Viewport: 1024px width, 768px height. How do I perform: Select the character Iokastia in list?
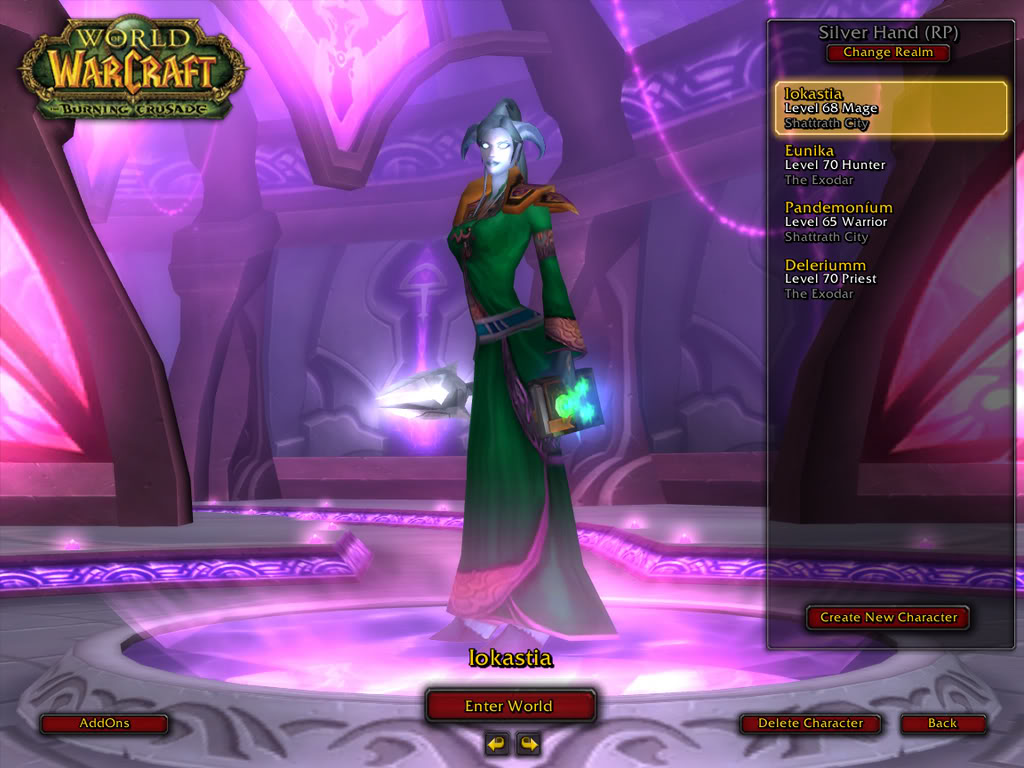tap(891, 108)
